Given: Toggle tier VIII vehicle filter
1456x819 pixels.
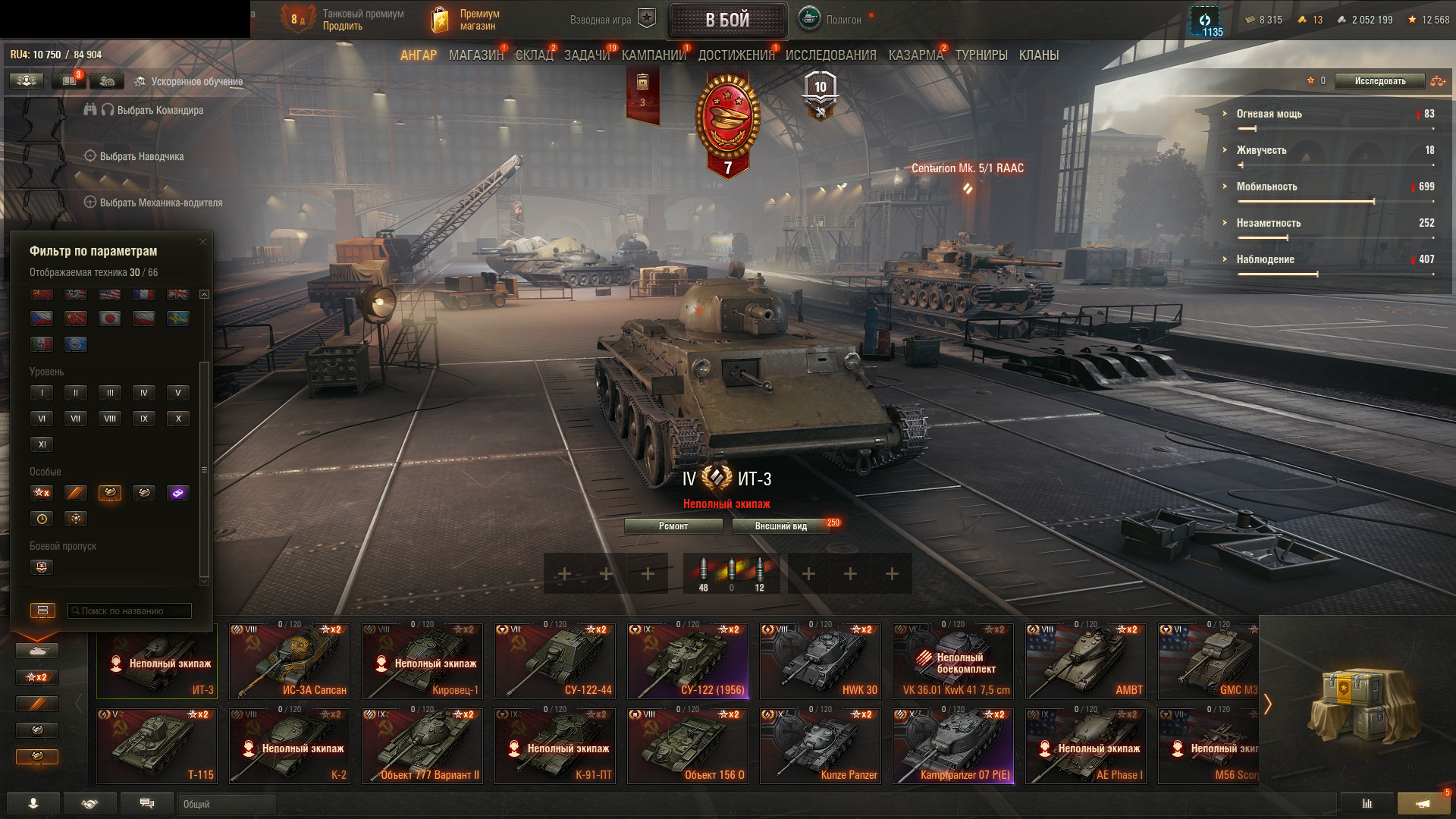Looking at the screenshot, I should coord(110,419).
